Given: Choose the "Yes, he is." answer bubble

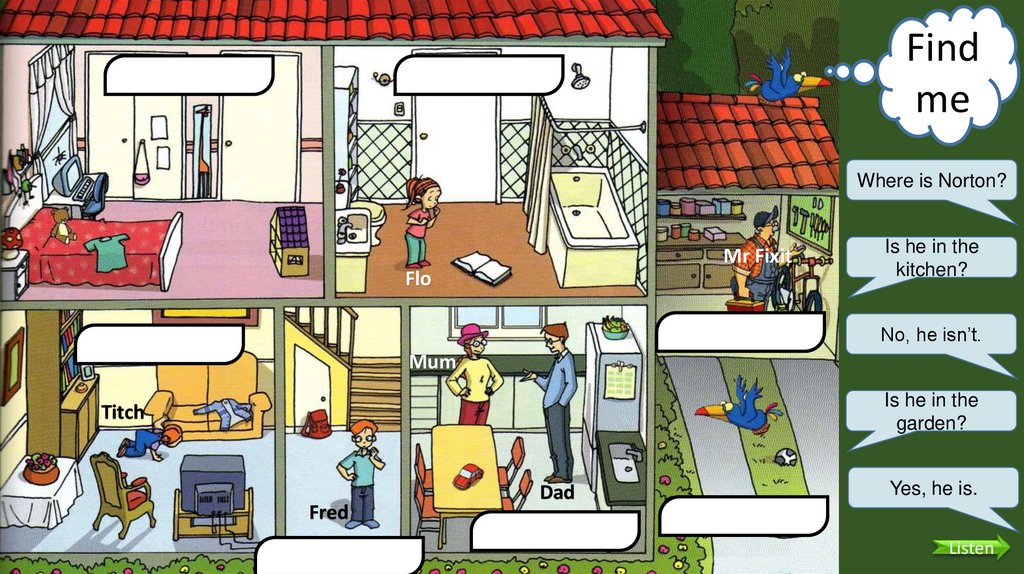Looking at the screenshot, I should (x=931, y=488).
